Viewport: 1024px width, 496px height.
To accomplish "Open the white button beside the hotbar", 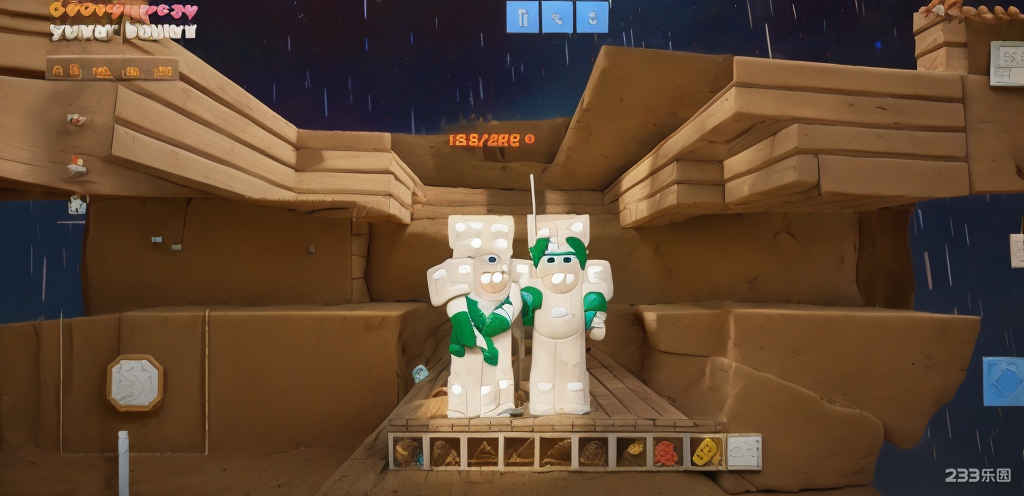I will [x=744, y=452].
